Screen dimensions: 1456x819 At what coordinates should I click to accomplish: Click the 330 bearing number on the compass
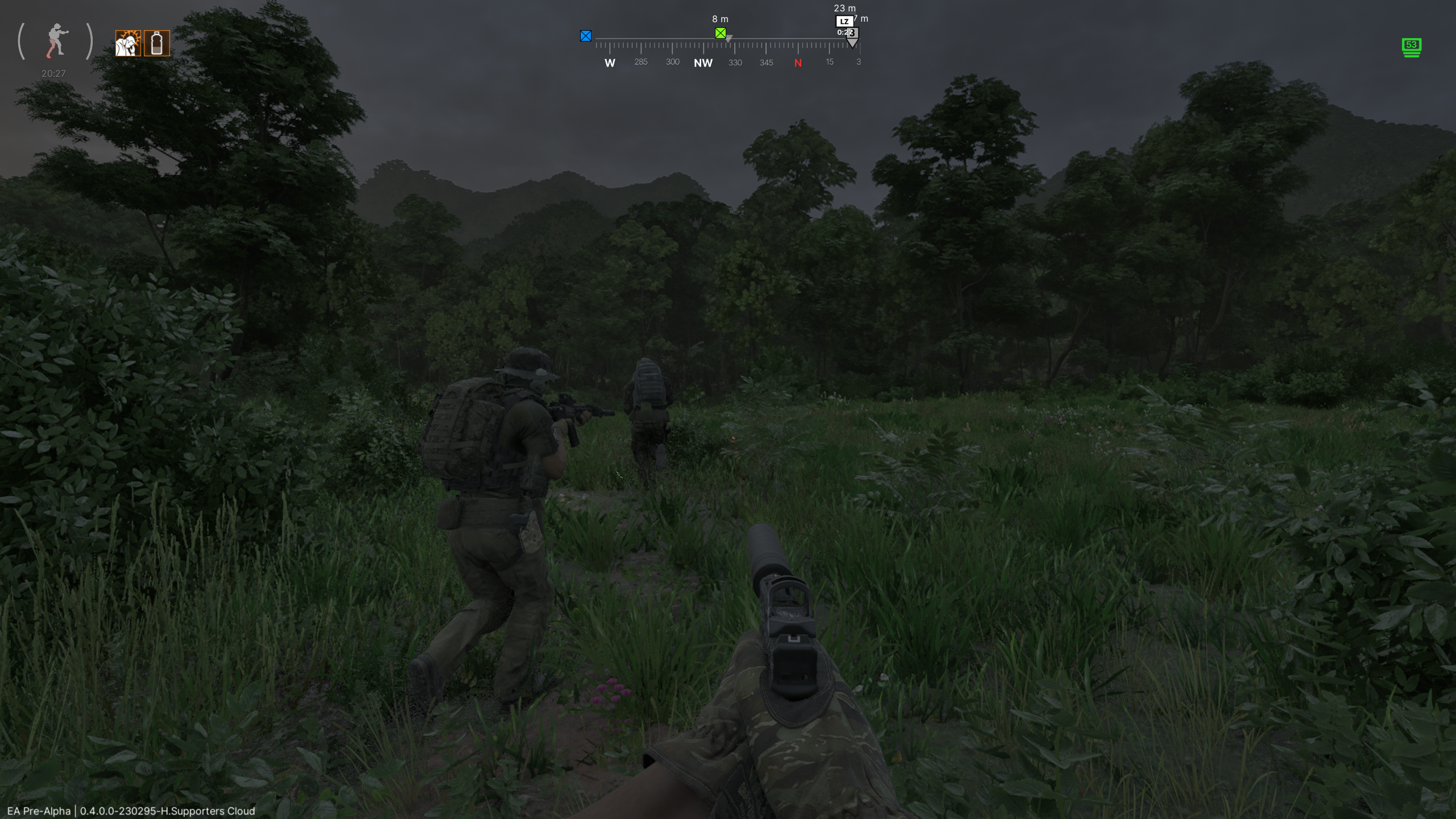735,63
